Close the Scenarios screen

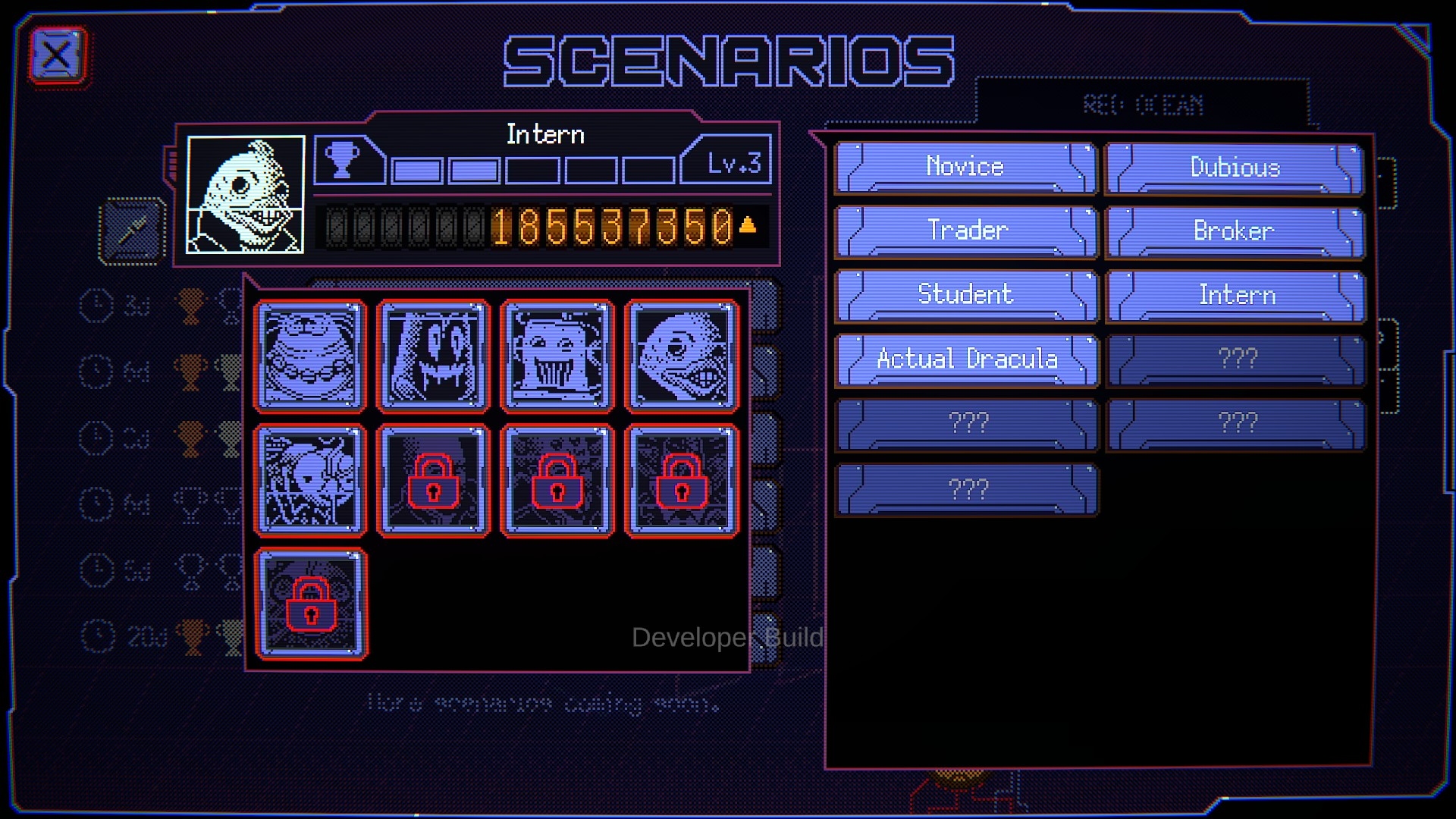pos(58,56)
